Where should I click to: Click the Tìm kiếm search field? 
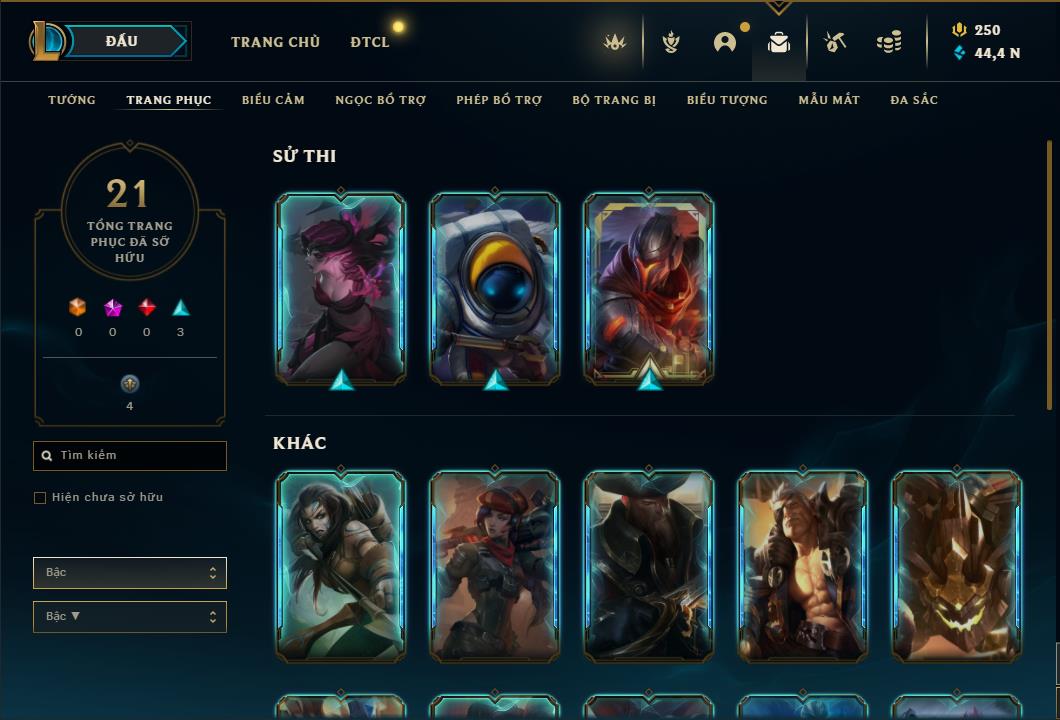pyautogui.click(x=130, y=456)
